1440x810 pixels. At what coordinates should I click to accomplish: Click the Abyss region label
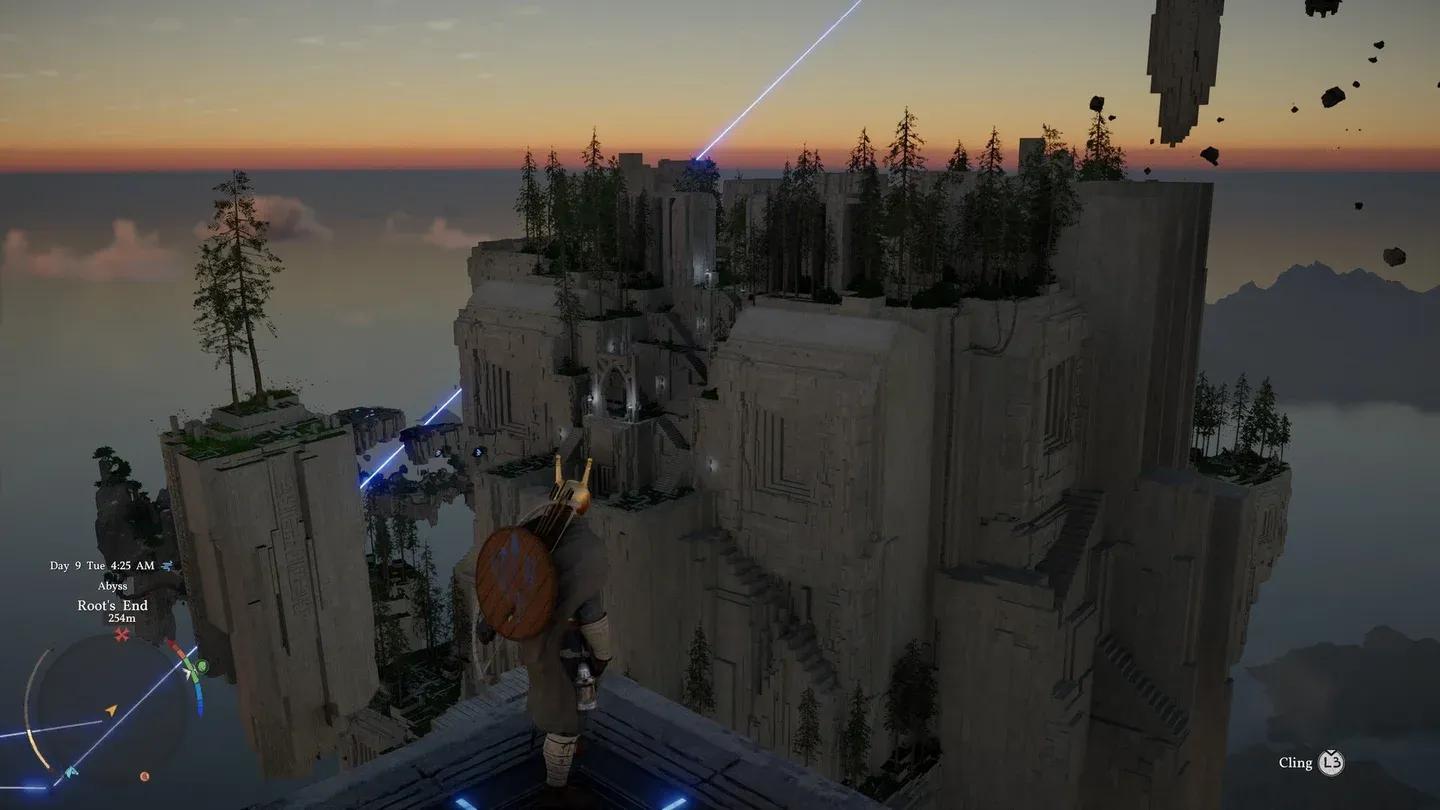[x=112, y=586]
